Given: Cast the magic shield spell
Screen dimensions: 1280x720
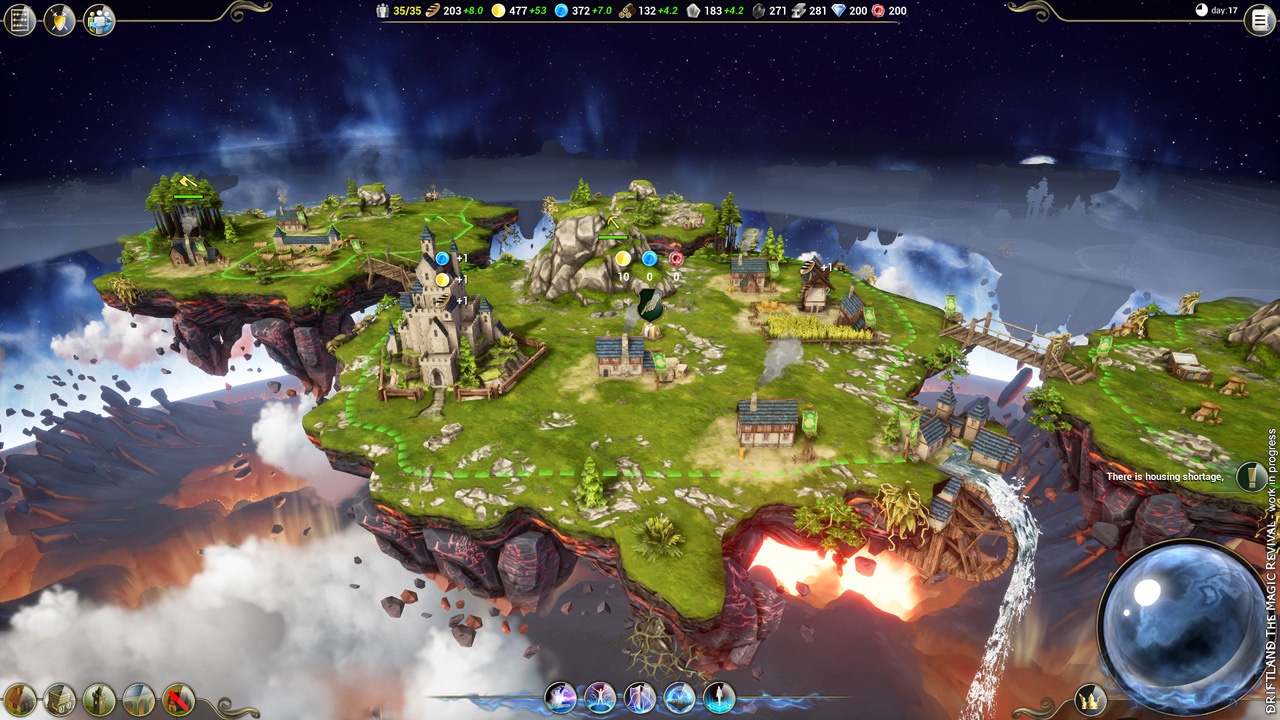Looking at the screenshot, I should coord(640,697).
